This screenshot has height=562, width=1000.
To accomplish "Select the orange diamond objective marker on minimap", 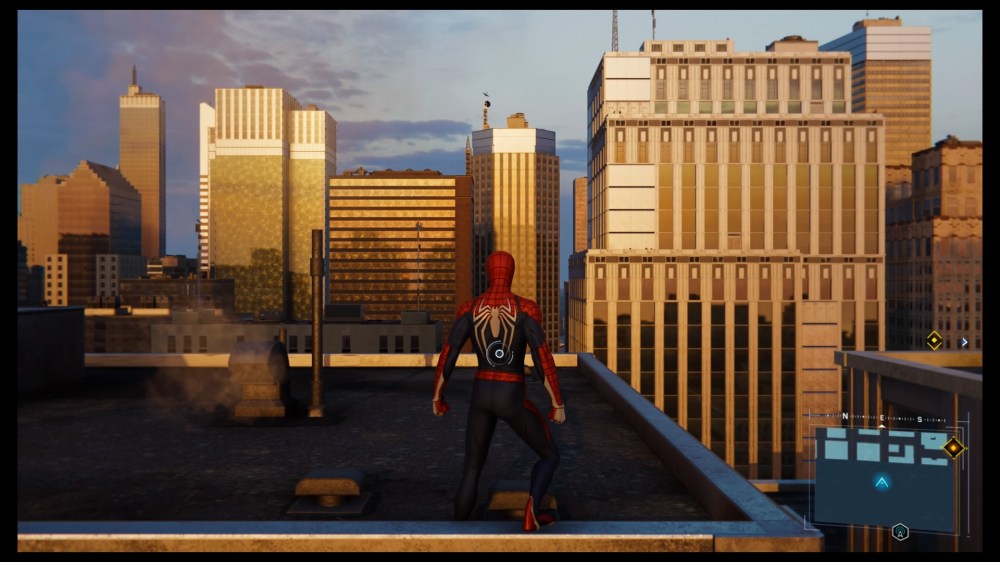I will 953,447.
